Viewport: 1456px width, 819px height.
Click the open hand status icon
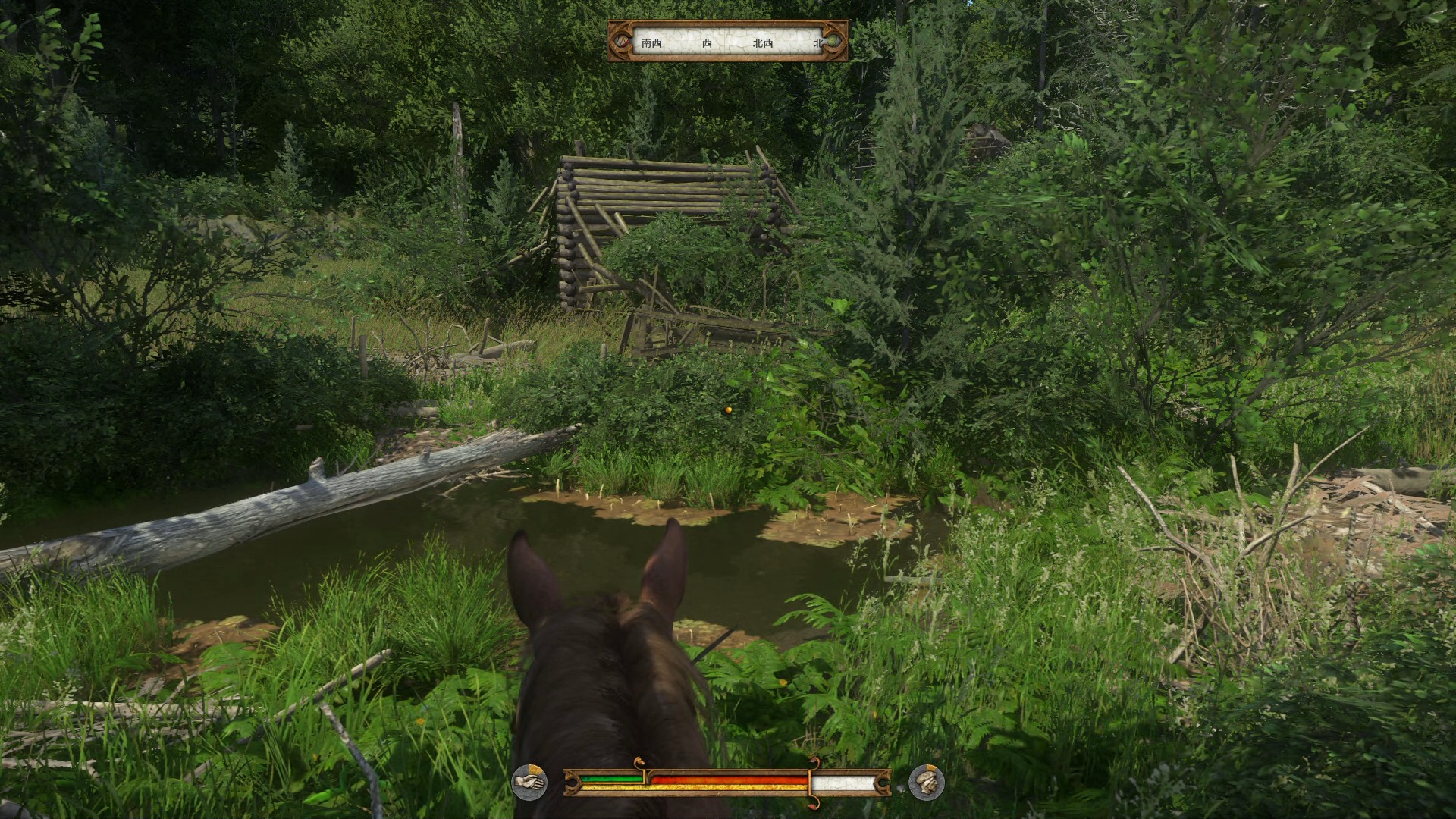click(529, 780)
